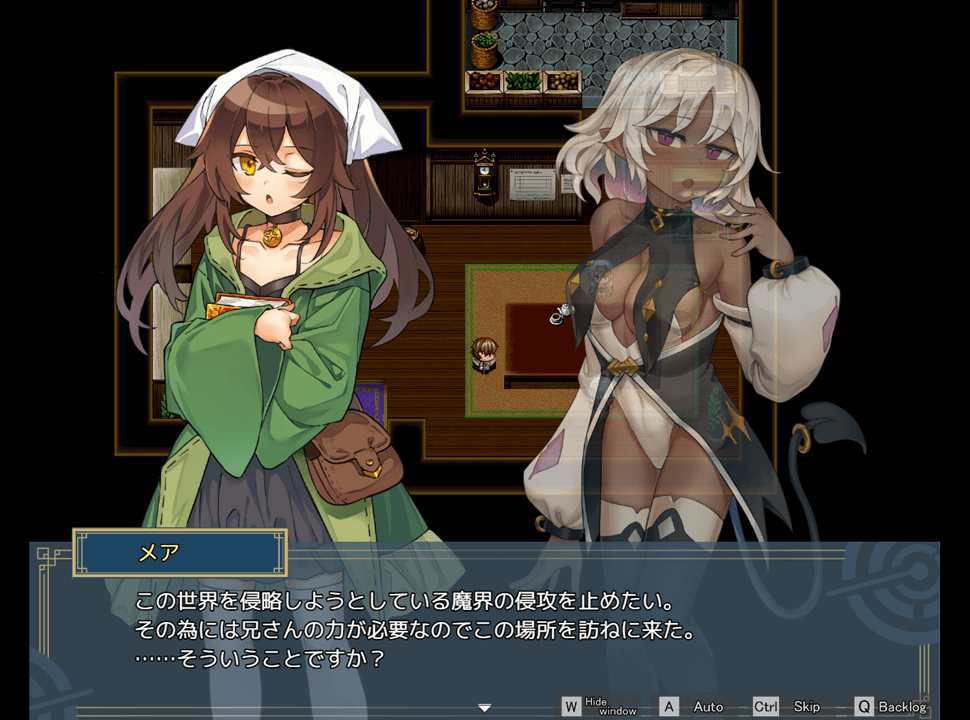Open the Backlog

pos(891,707)
